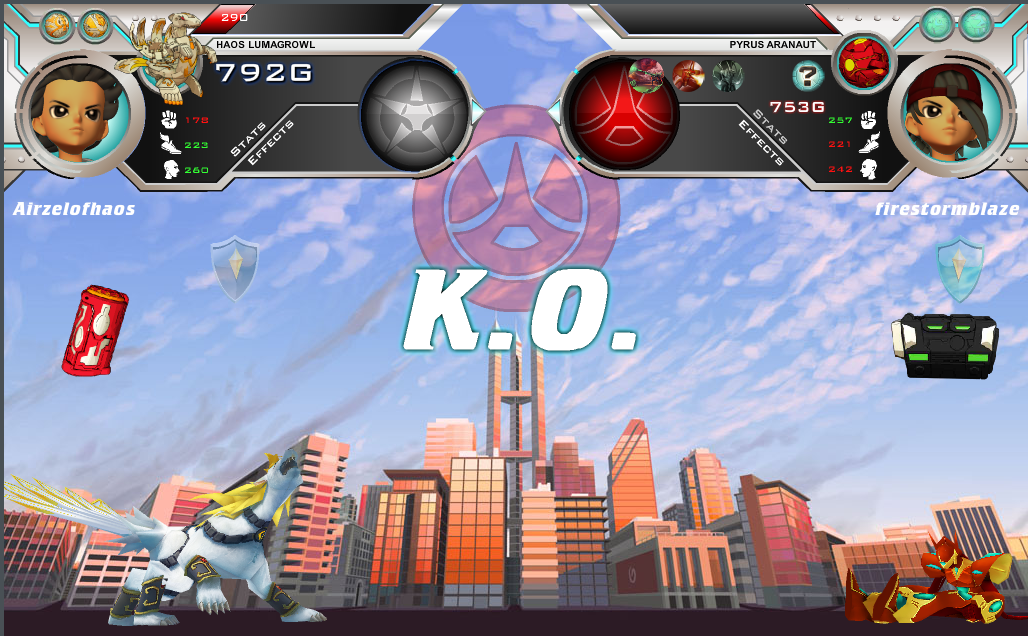
Task: Open Effects under Pyrus Aranaut panel
Action: [760, 141]
